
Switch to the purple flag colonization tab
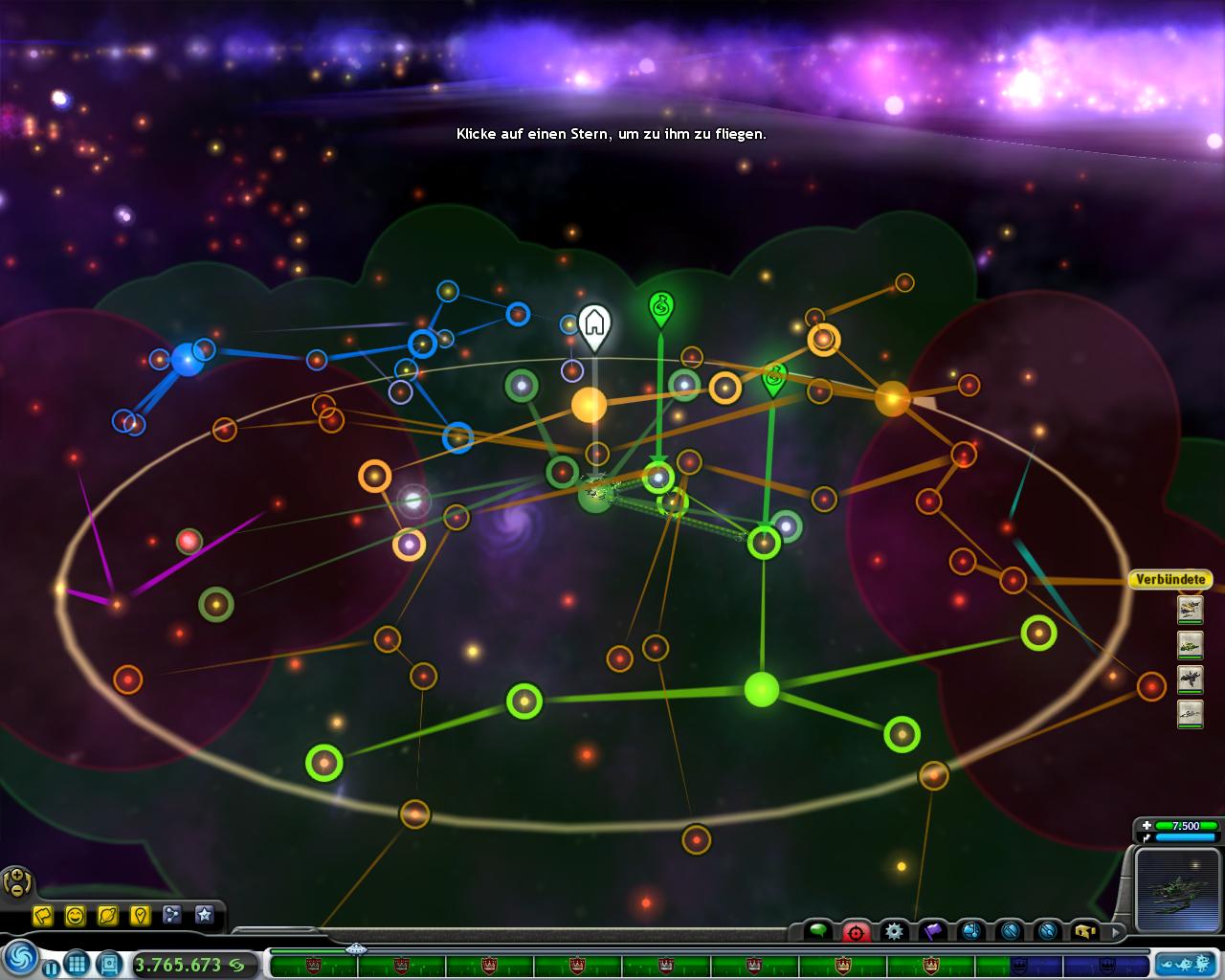(x=933, y=930)
